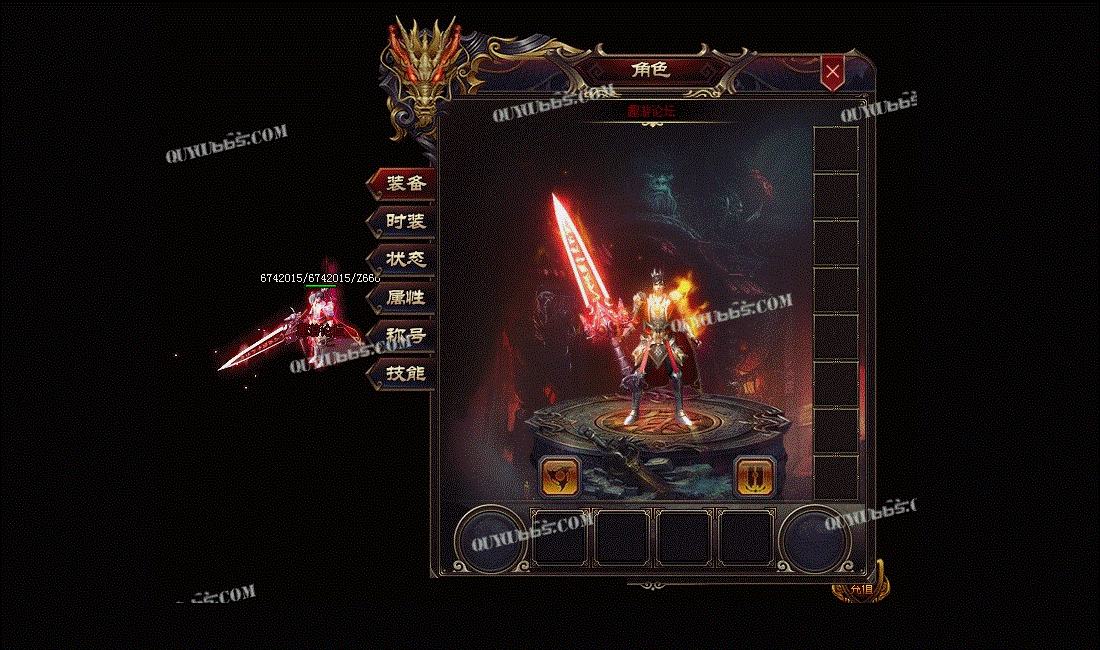Click the orange twin-blade emblem icon

(753, 477)
